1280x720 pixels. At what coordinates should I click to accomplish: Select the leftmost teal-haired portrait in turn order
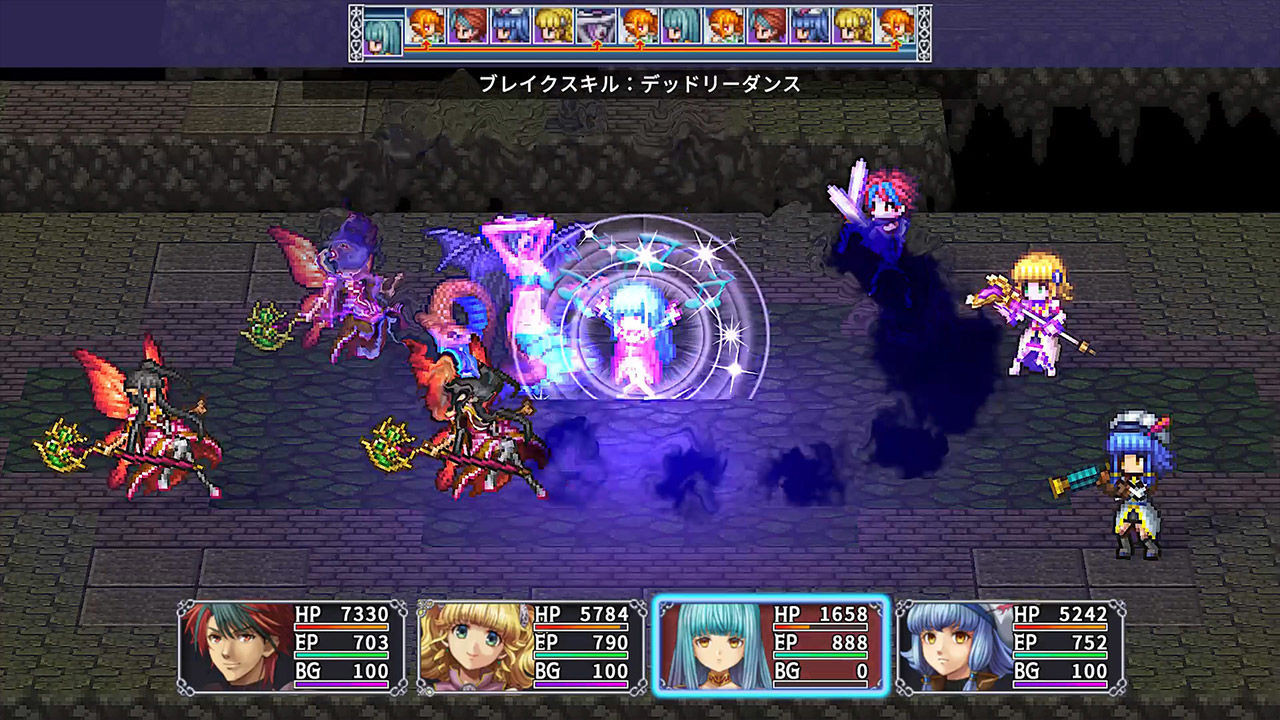[383, 30]
